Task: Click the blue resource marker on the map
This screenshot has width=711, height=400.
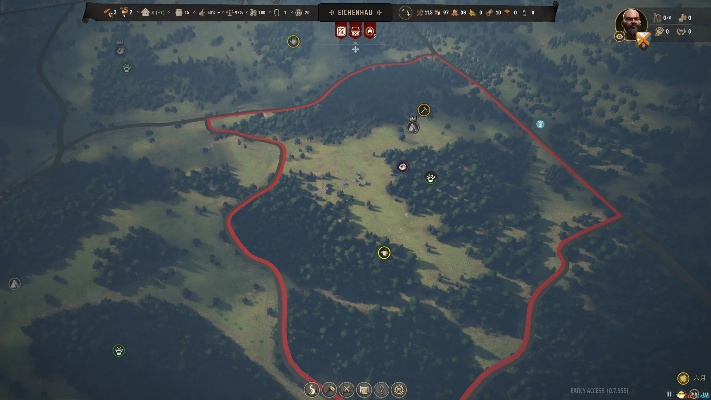Action: [540, 125]
